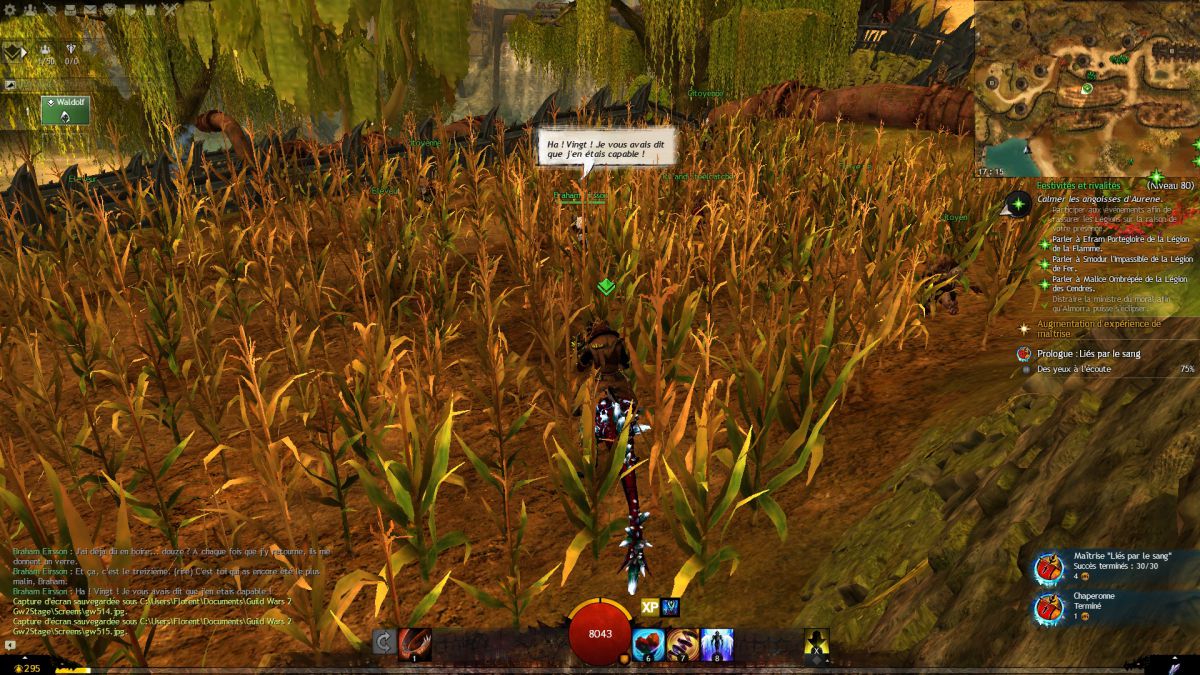Click the yellow XP boost icon

coord(650,606)
